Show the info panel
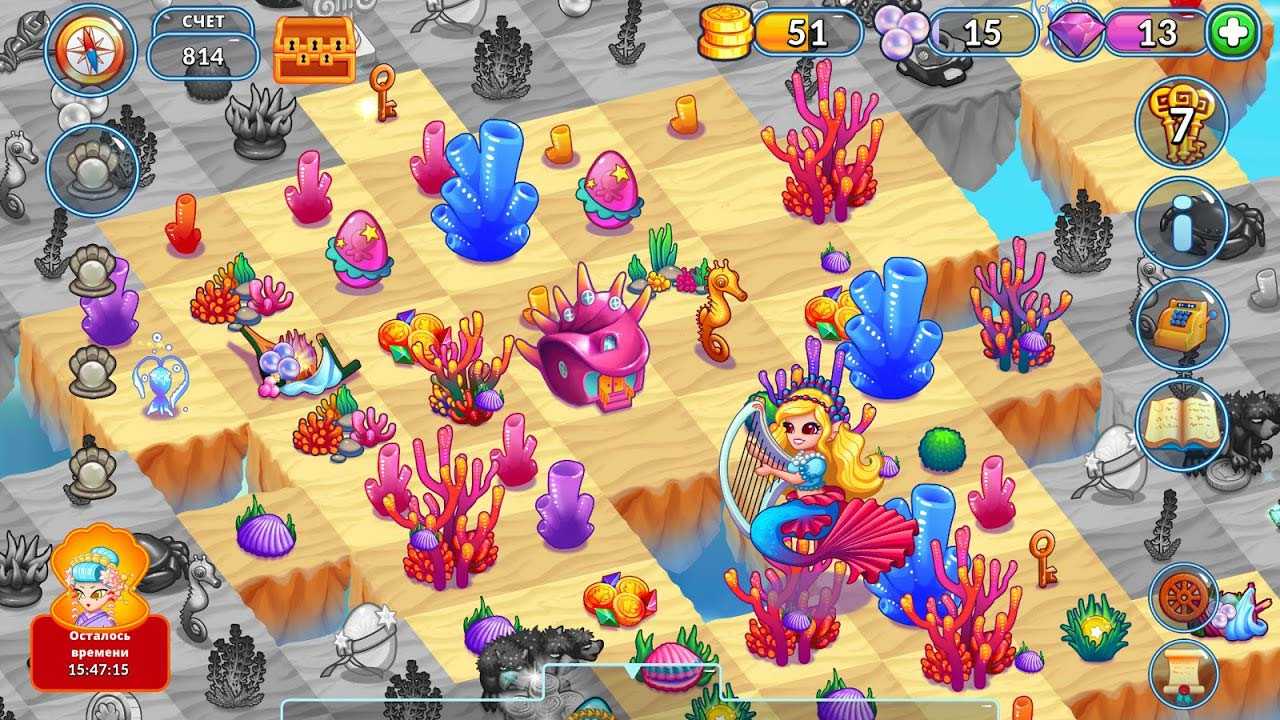The height and width of the screenshot is (720, 1280). 1182,224
